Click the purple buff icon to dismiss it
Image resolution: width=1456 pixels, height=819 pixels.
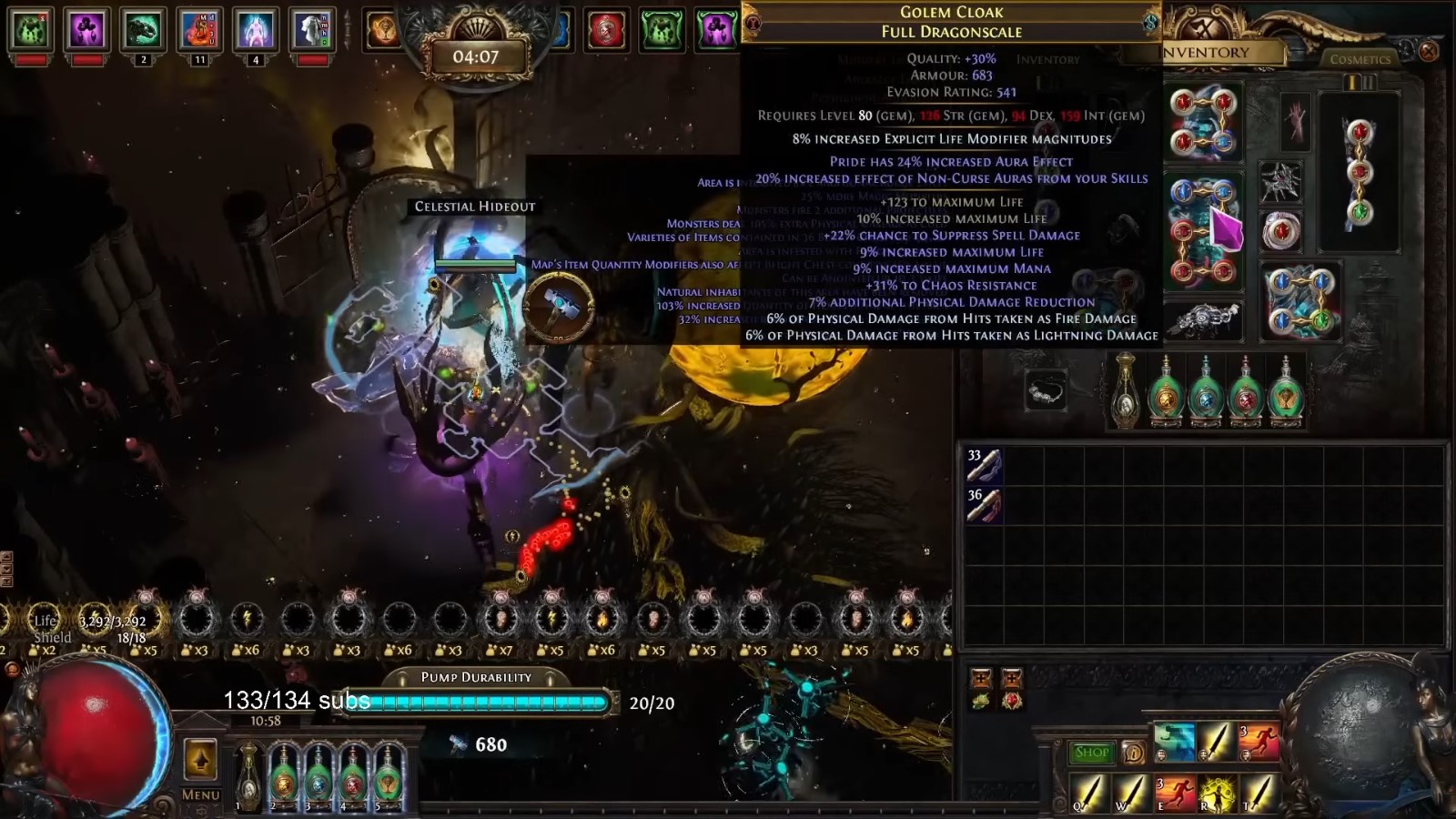[x=86, y=29]
